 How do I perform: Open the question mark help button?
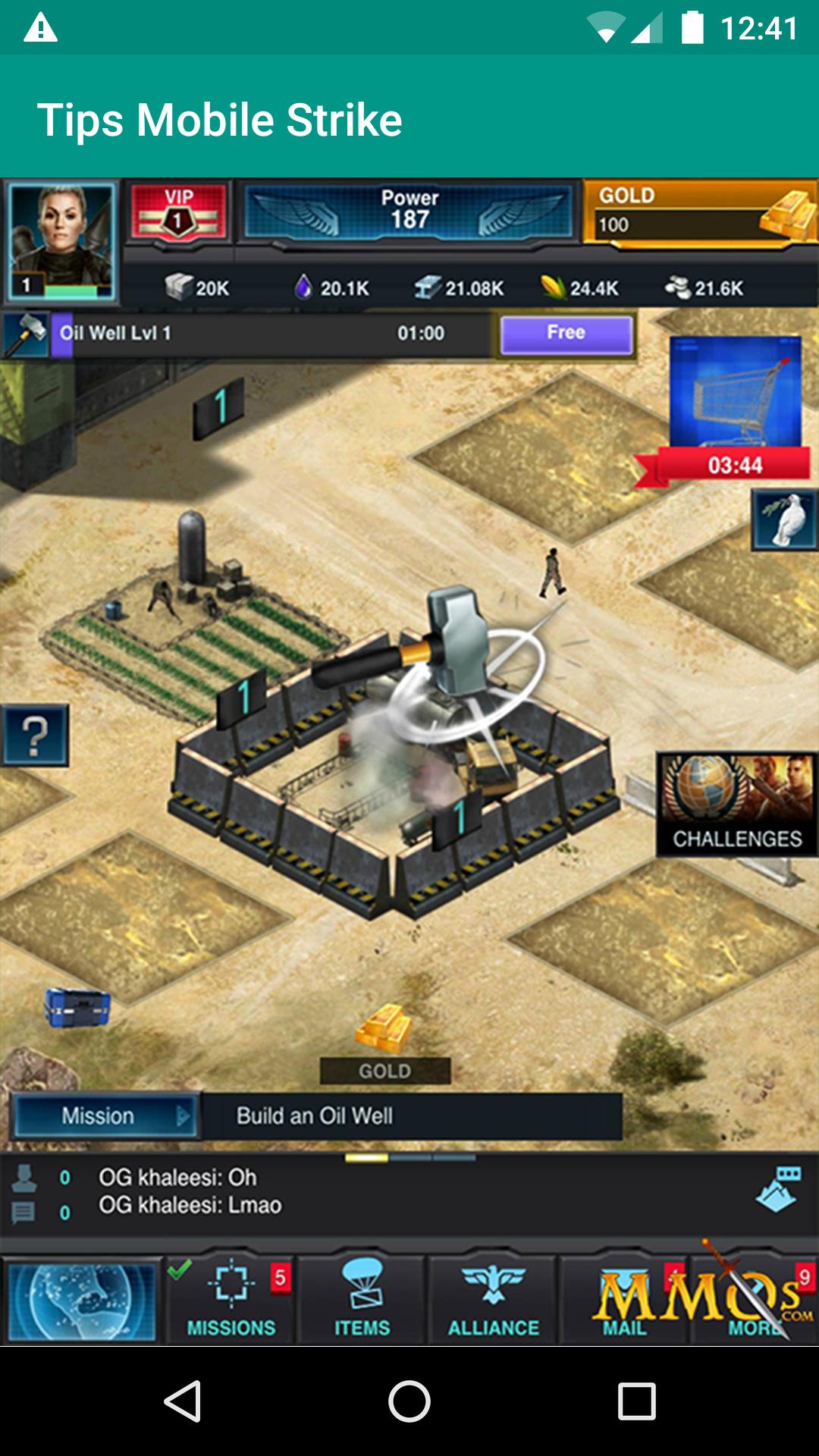(x=34, y=736)
